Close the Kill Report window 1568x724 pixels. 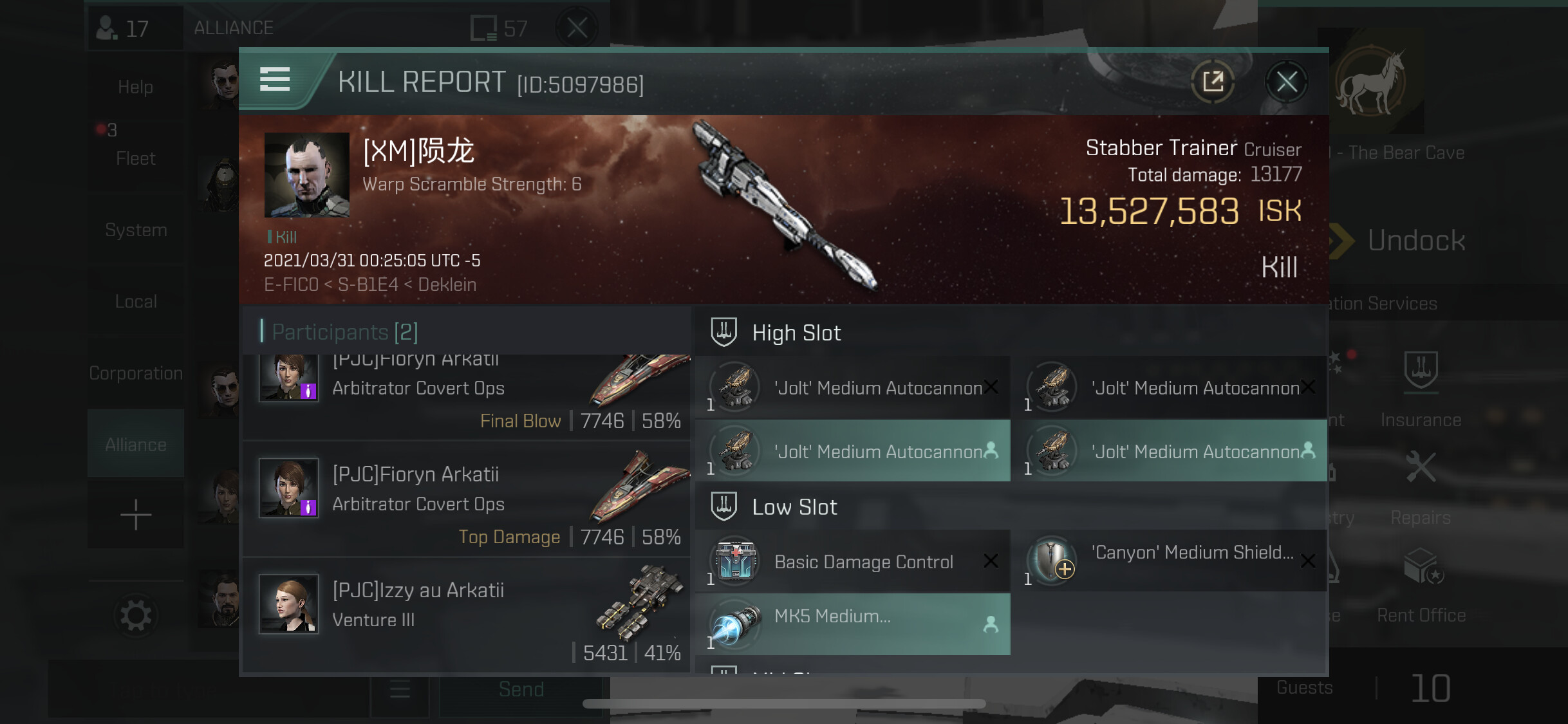(1286, 82)
